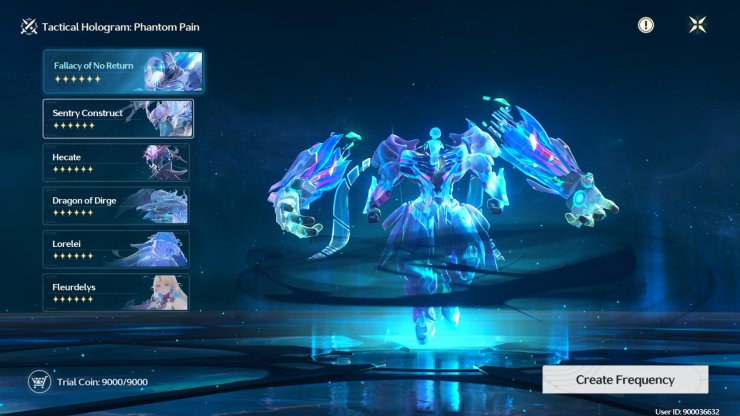The image size is (740, 416).
Task: Select Hecate from the list
Action: pyautogui.click(x=116, y=162)
